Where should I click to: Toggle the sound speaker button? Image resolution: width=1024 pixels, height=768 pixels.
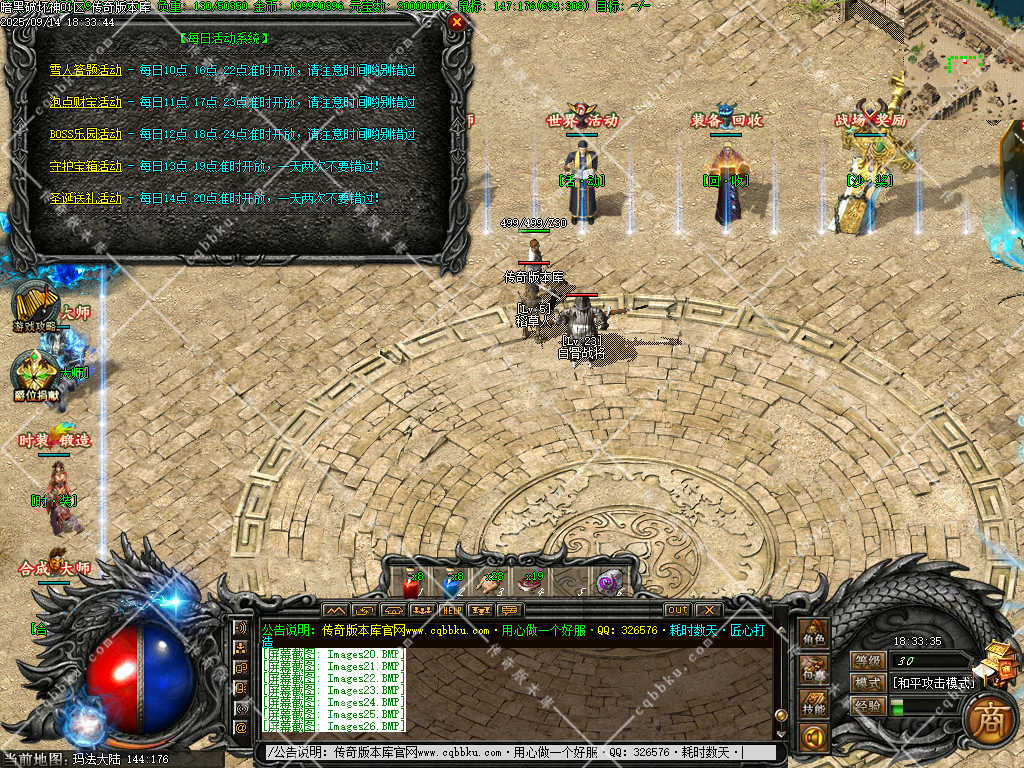(x=814, y=739)
